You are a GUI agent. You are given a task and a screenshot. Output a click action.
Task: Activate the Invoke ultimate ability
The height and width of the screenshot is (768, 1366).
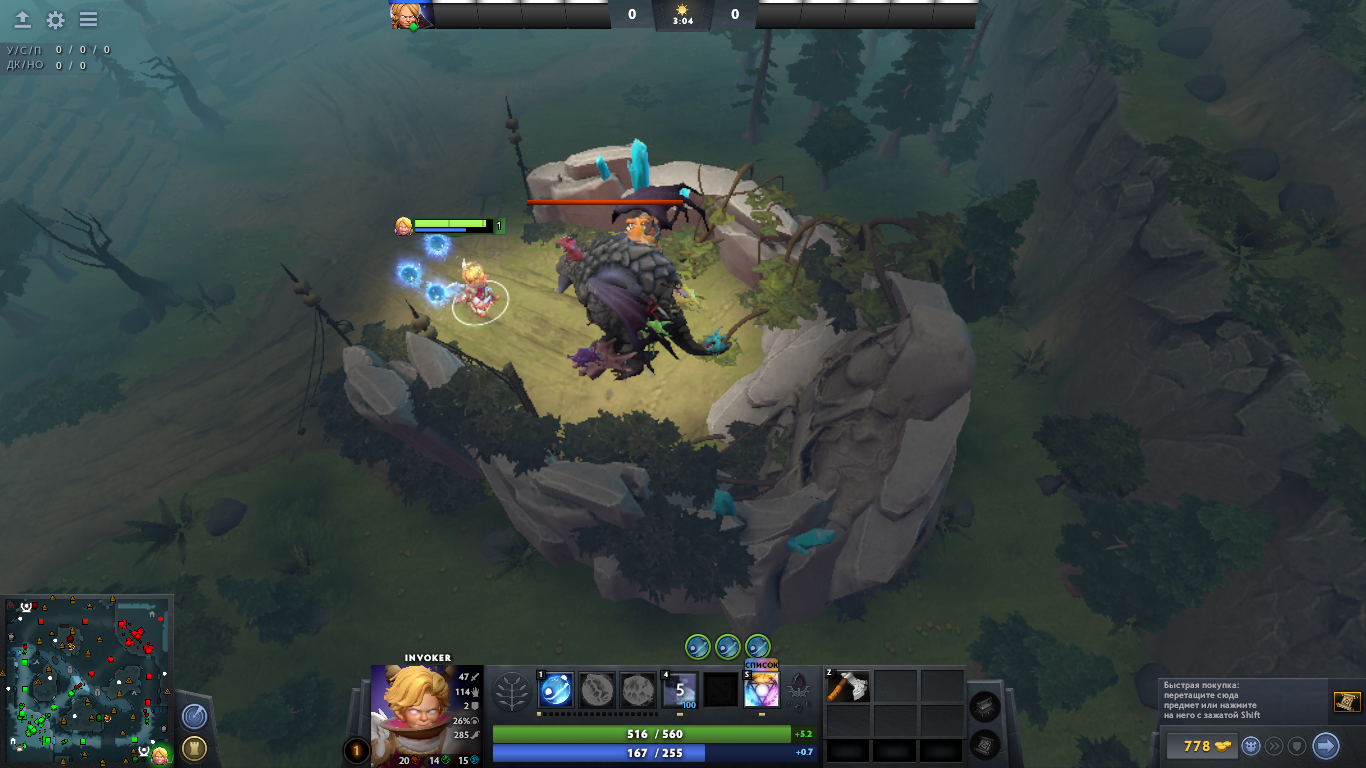click(760, 690)
